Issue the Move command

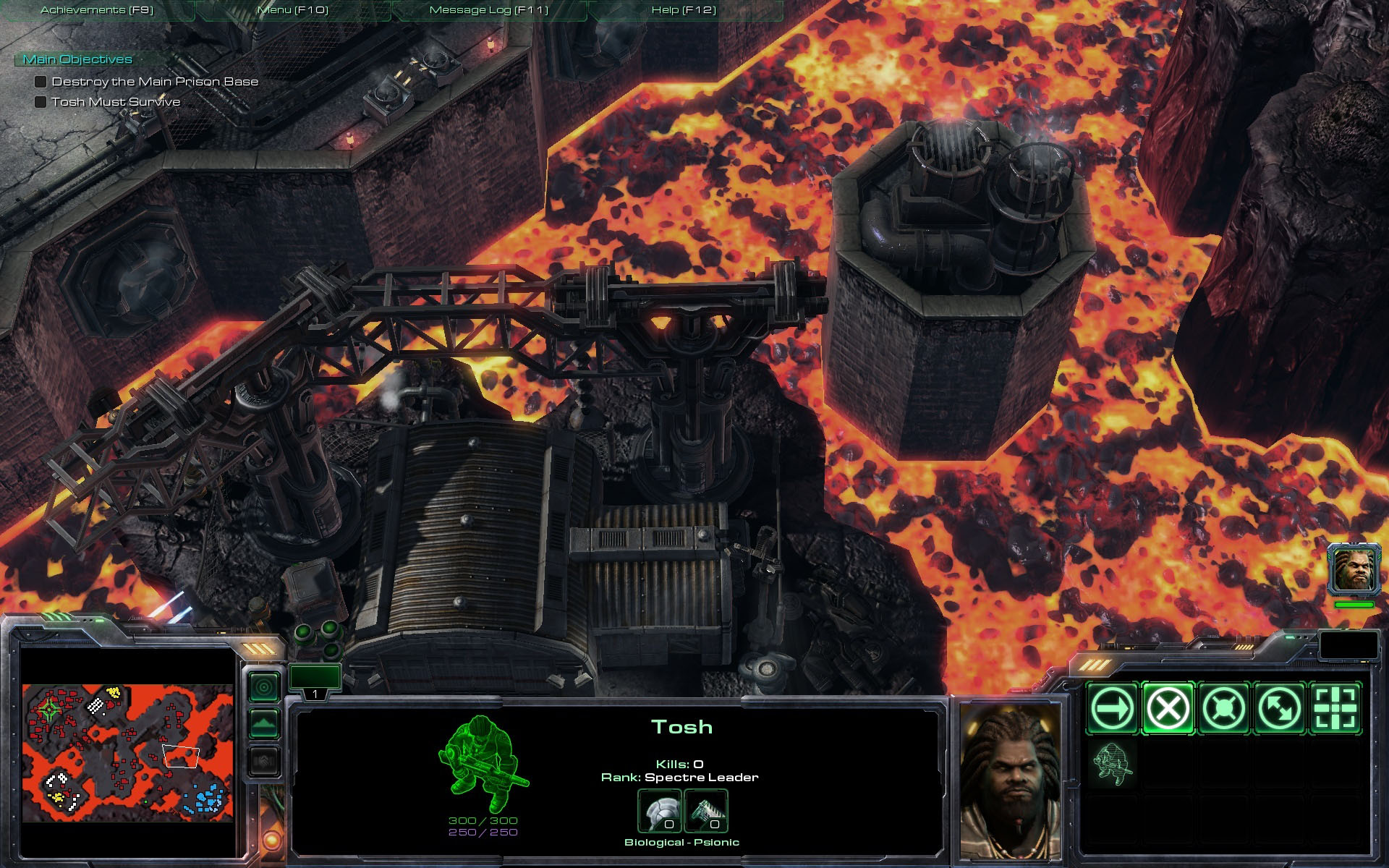(1112, 708)
